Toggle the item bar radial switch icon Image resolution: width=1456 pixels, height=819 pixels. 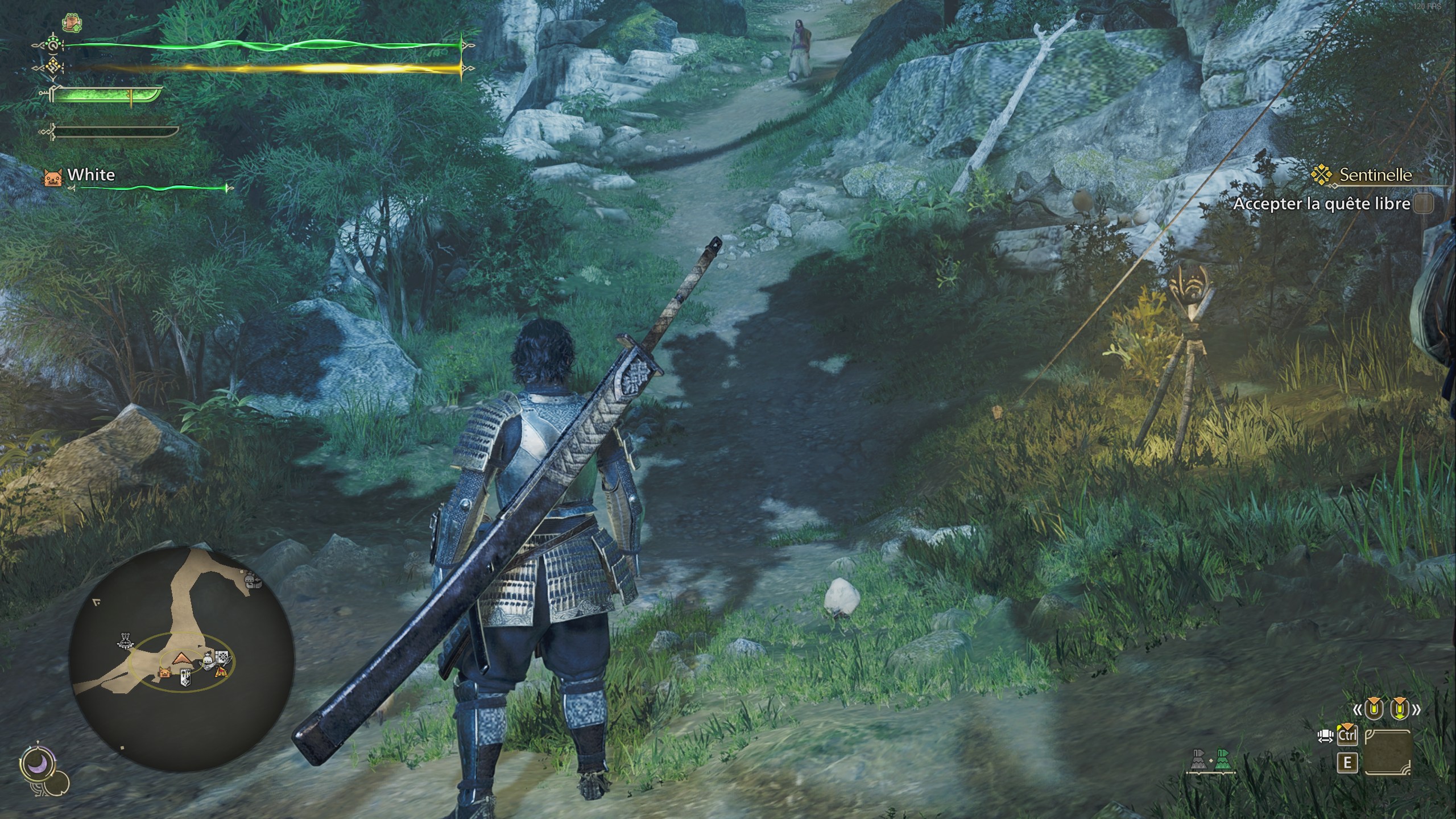tap(1325, 736)
